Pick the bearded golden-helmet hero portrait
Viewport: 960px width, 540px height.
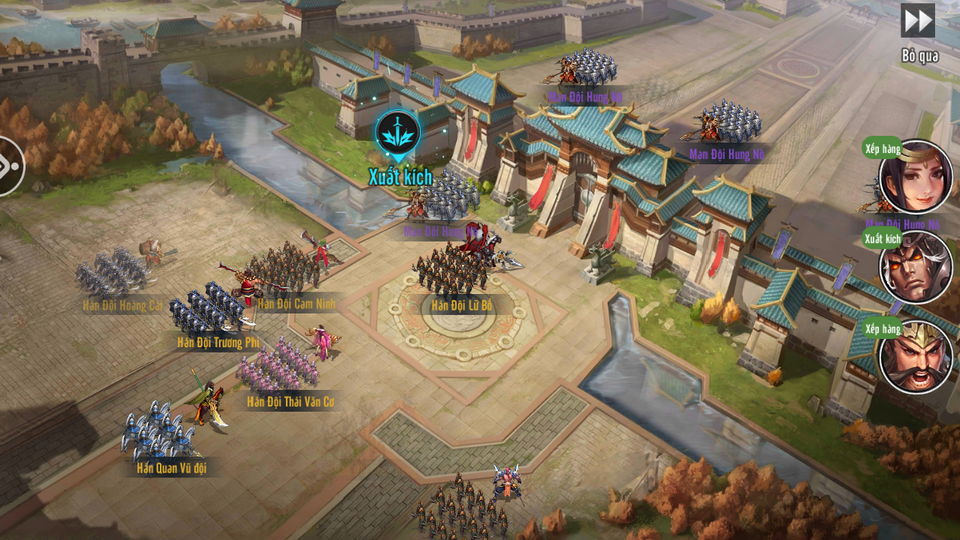(915, 357)
